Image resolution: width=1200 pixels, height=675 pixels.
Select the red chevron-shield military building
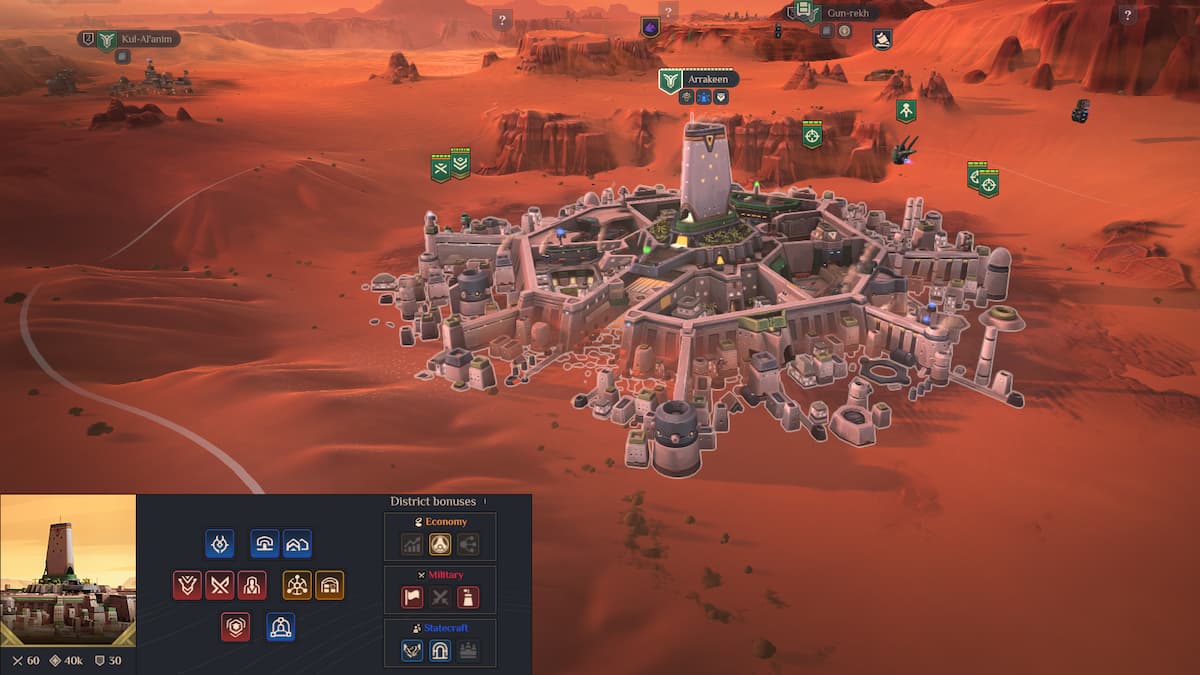click(187, 585)
